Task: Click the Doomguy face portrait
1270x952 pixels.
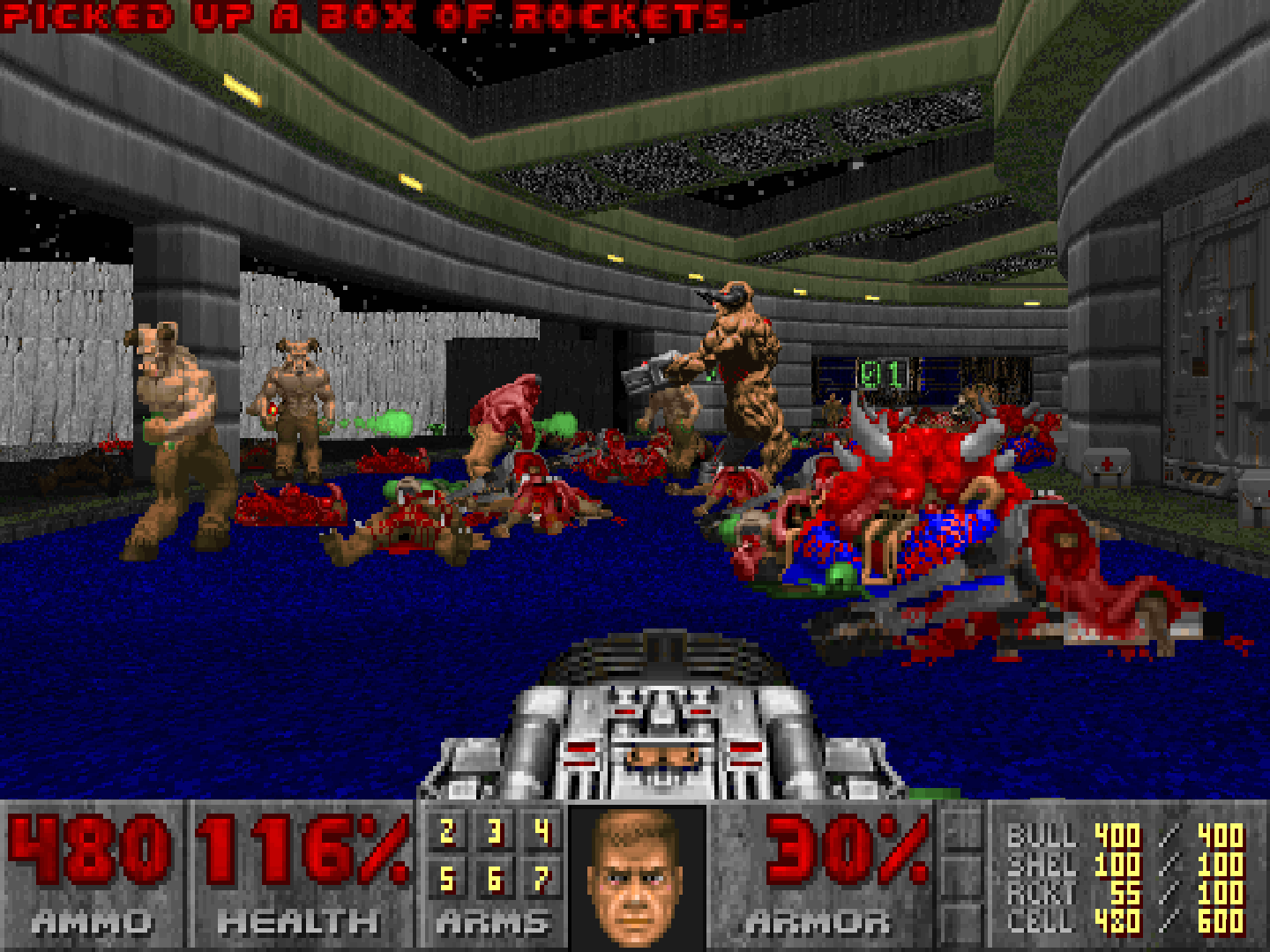Action: click(x=637, y=877)
